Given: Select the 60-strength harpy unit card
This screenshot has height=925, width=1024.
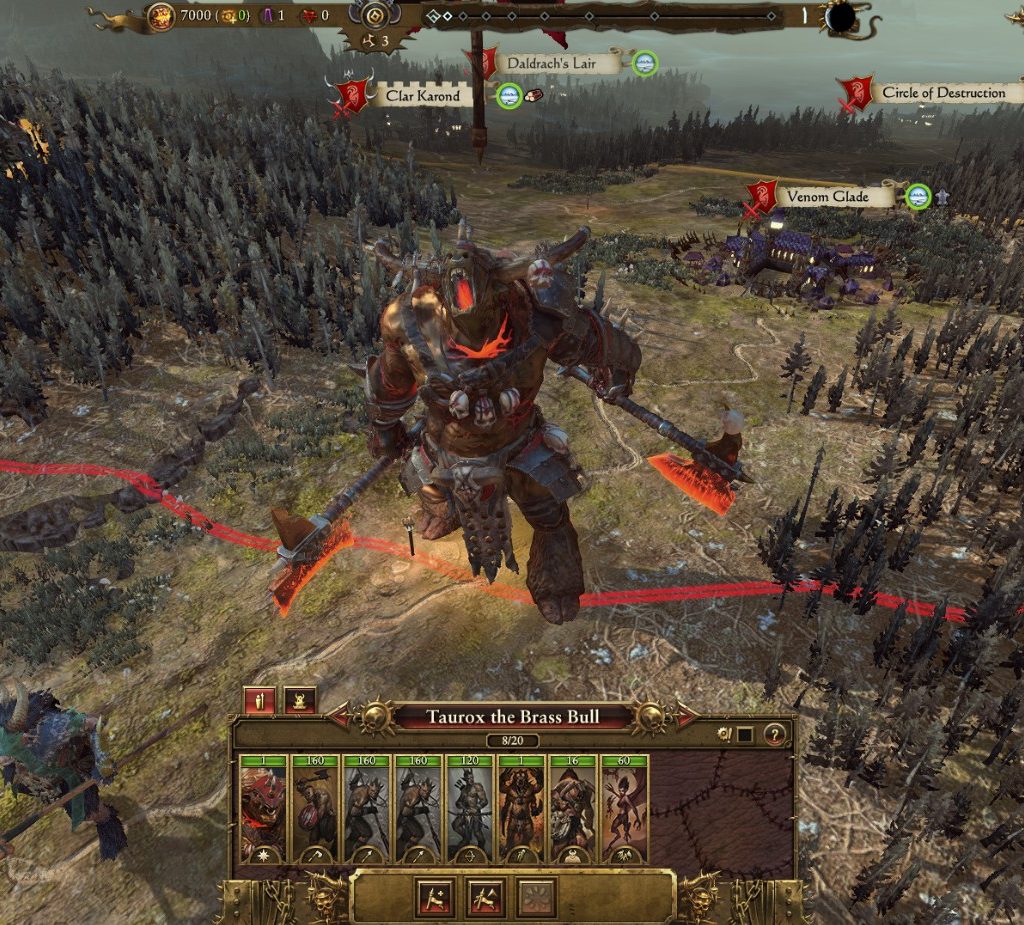Looking at the screenshot, I should pyautogui.click(x=624, y=810).
